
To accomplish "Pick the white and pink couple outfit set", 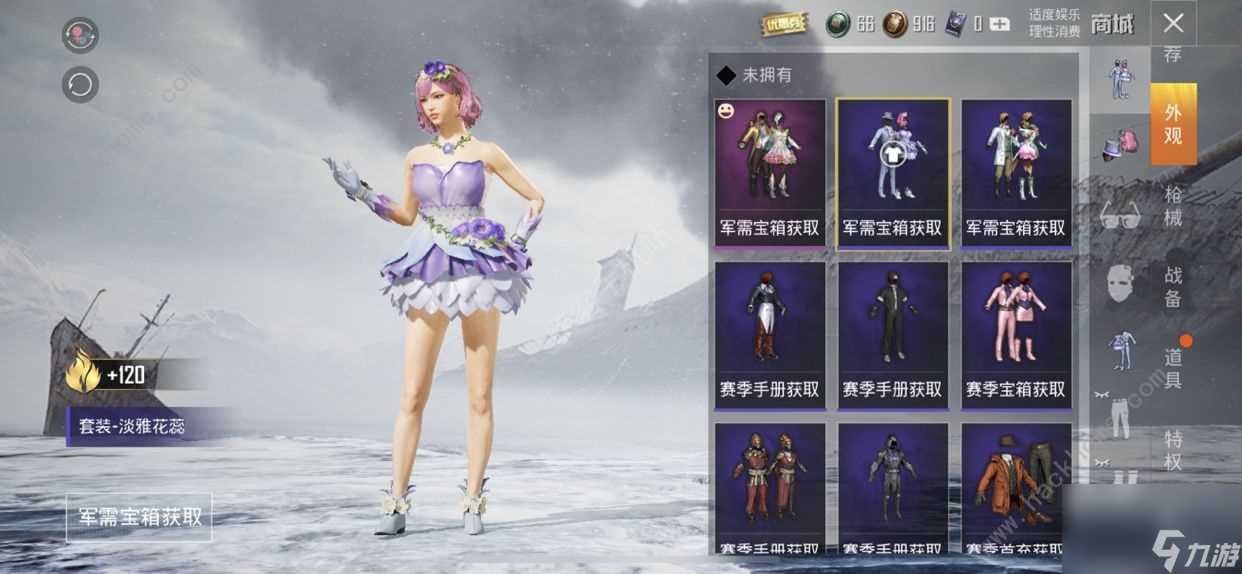I will (1016, 172).
